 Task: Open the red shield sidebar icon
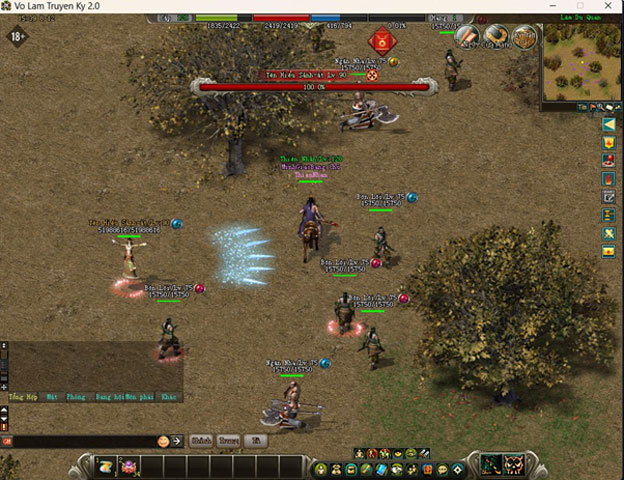pos(608,143)
